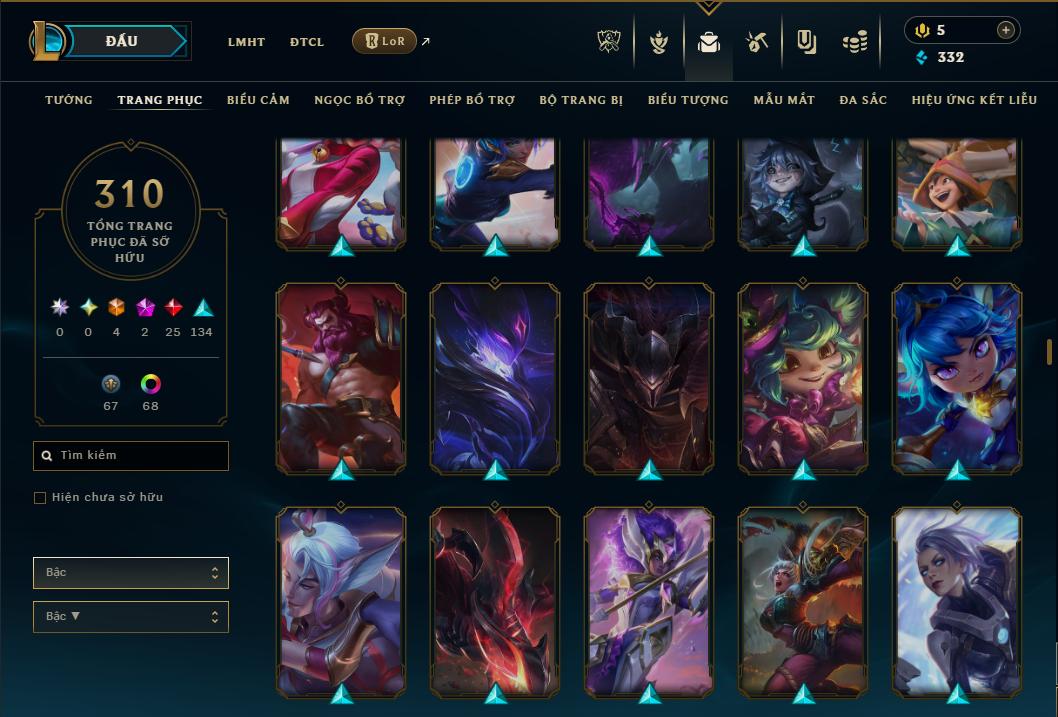Open the store coins icon

pos(854,42)
